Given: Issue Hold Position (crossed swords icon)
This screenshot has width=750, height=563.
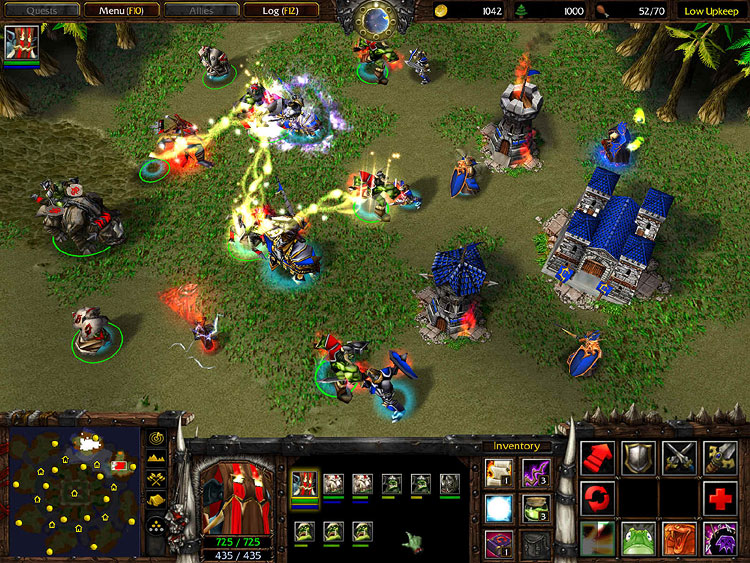Looking at the screenshot, I should [x=679, y=458].
